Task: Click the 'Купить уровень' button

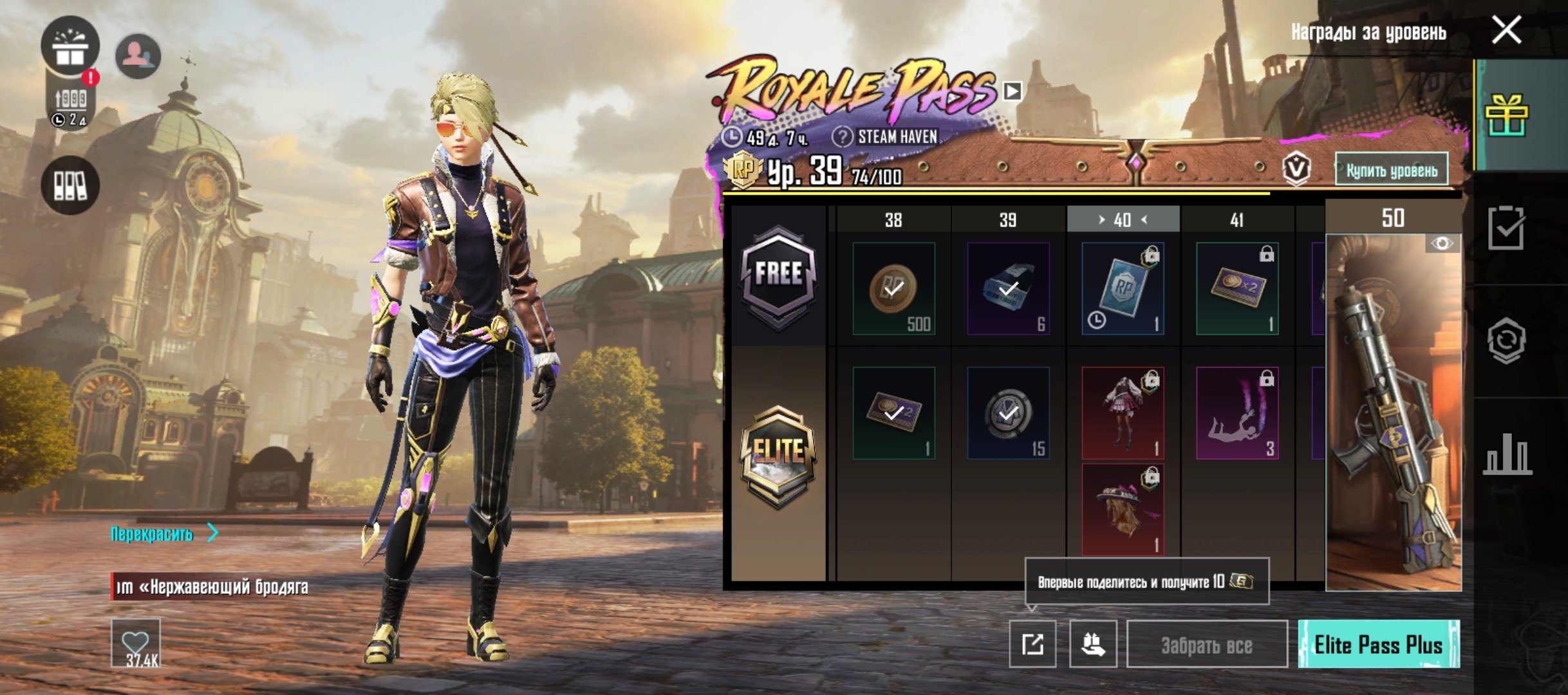Action: (x=1392, y=170)
